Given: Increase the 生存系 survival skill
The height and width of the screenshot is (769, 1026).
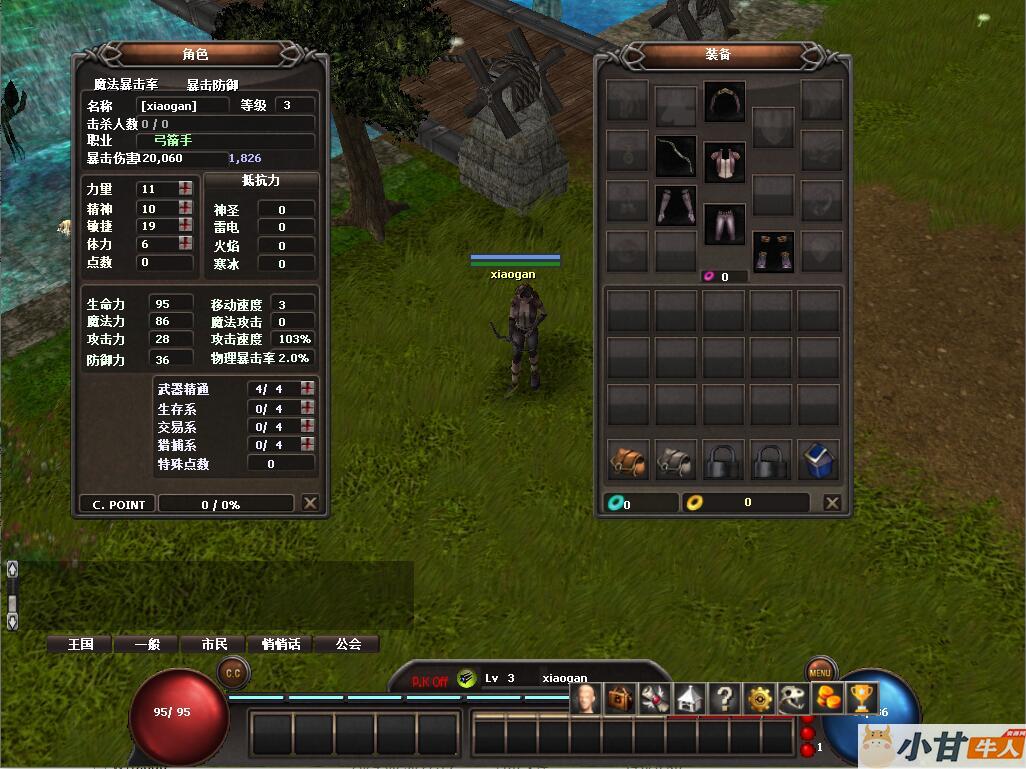Looking at the screenshot, I should (x=307, y=408).
